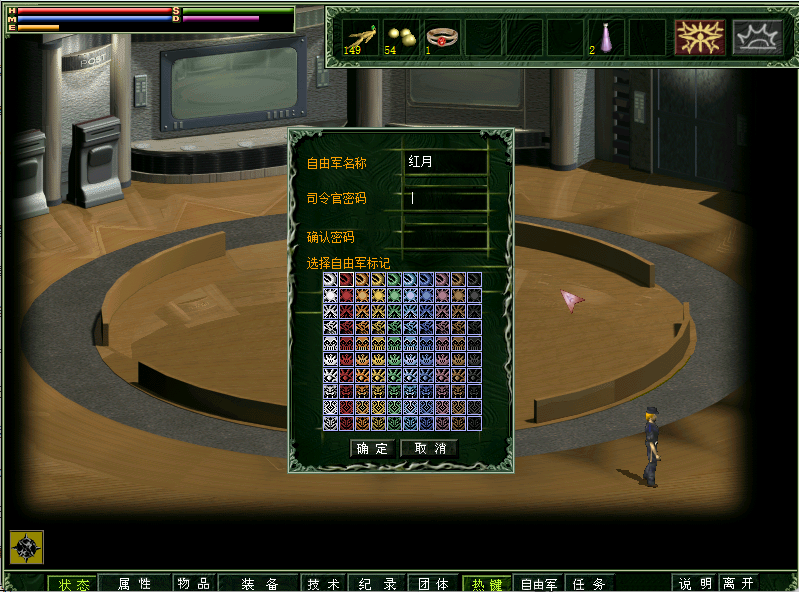
Task: Confirm with the 确定 button
Action: [373, 449]
